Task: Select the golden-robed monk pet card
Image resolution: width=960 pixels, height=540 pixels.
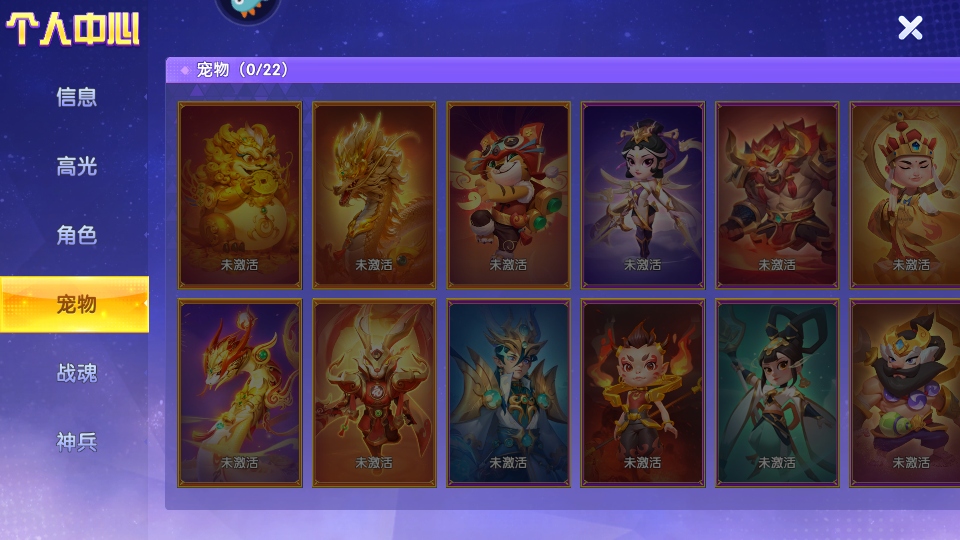Action: tap(906, 194)
